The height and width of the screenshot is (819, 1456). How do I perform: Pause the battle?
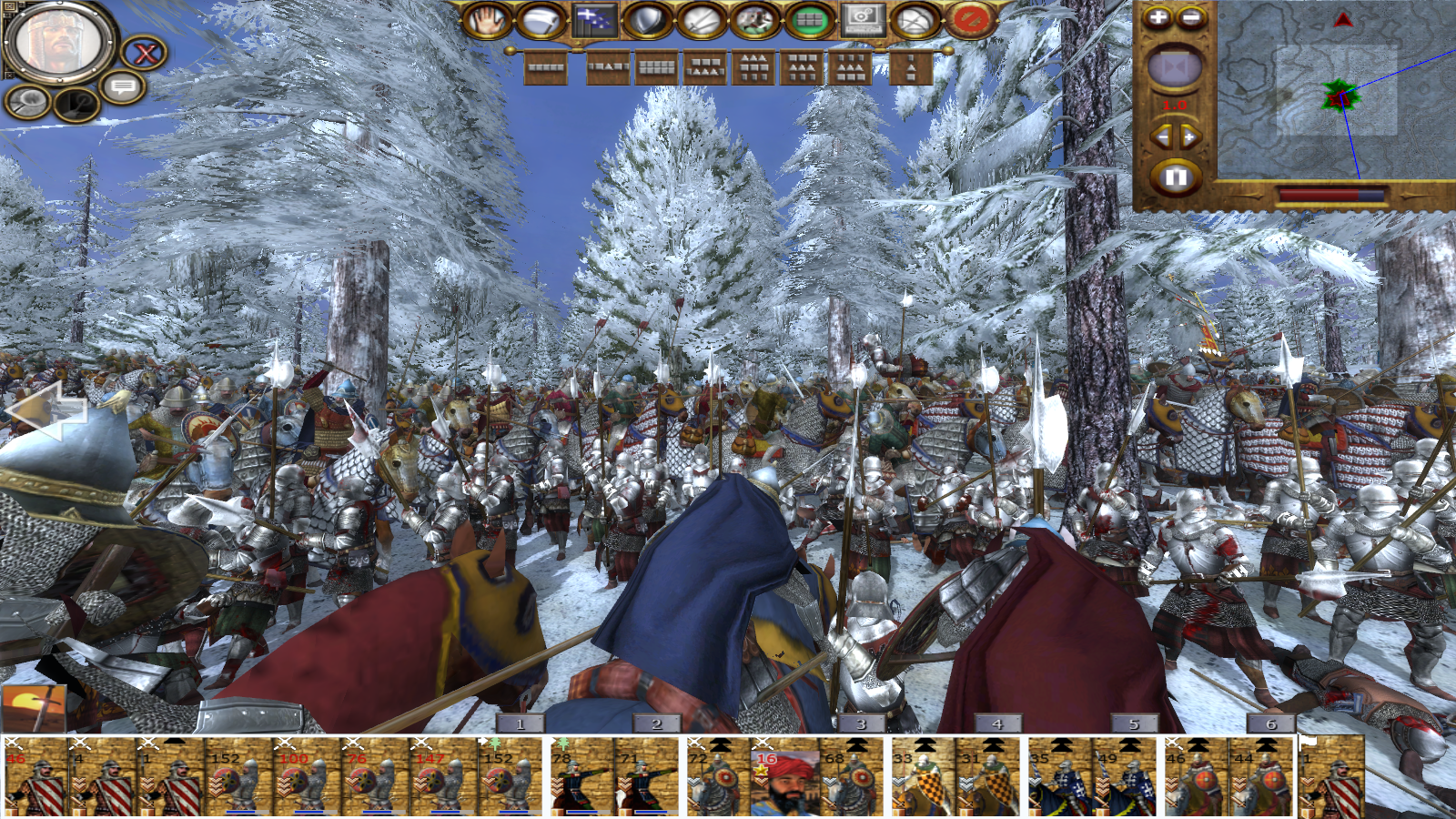pyautogui.click(x=1175, y=177)
